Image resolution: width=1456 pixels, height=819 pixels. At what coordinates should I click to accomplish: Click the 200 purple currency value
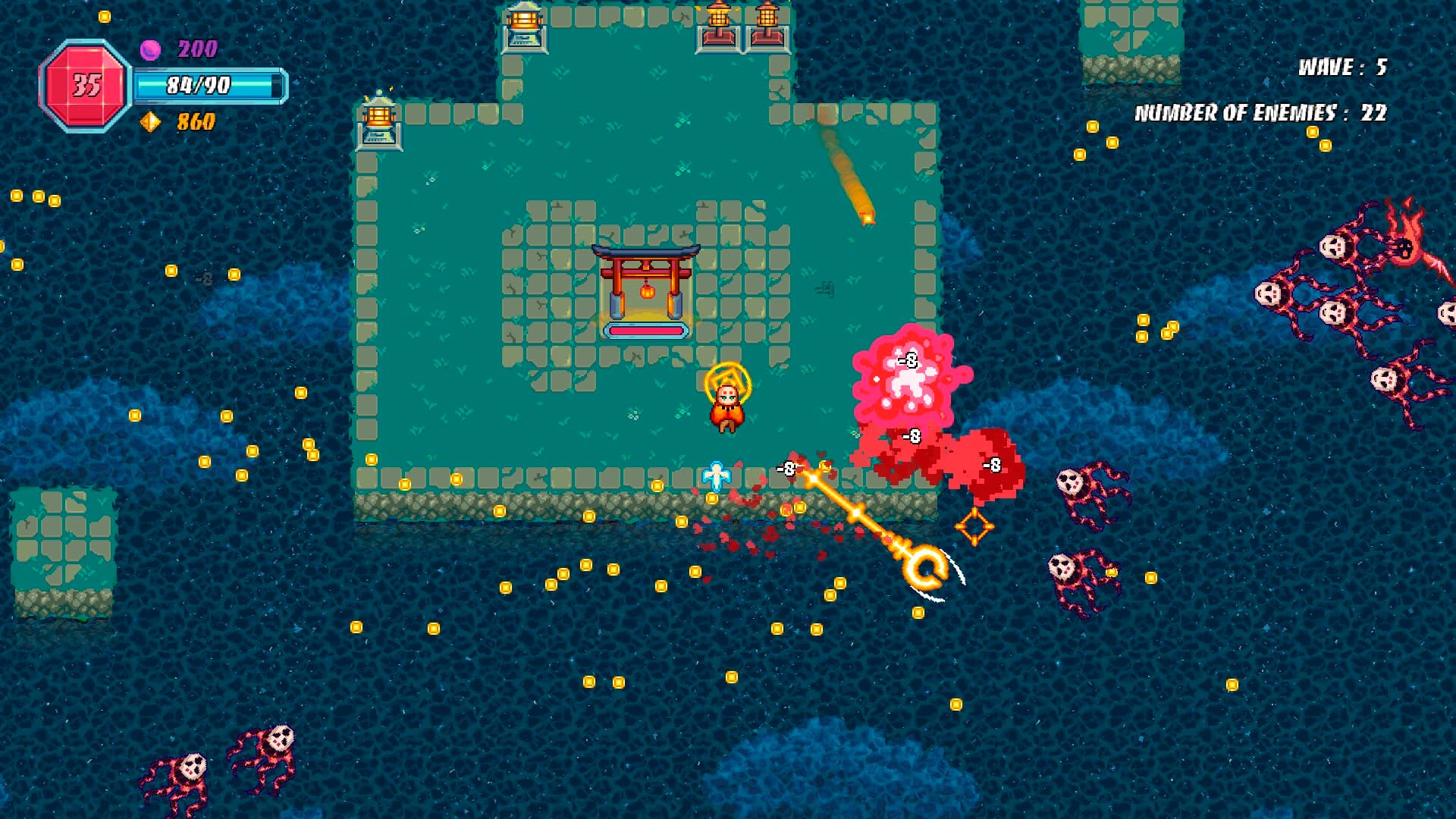[x=196, y=47]
